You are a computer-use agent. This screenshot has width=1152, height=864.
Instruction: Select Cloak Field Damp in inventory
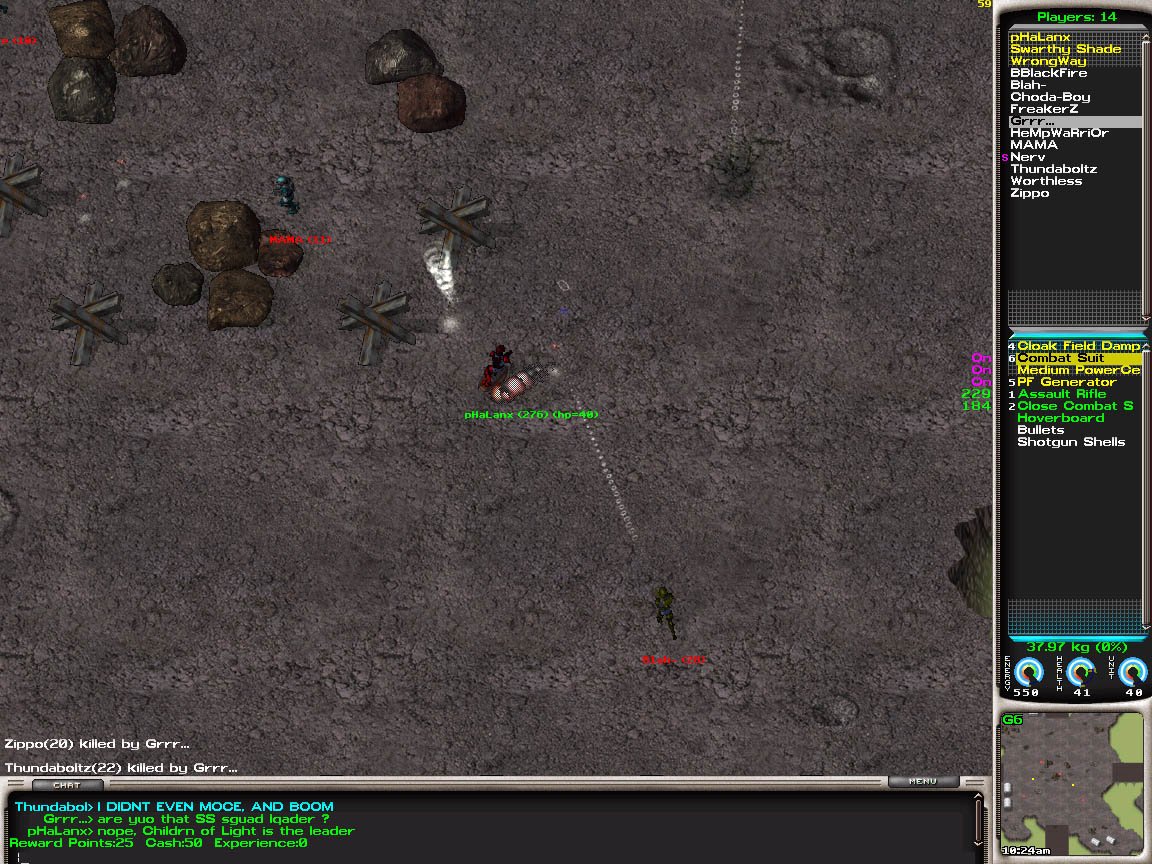click(x=1078, y=346)
